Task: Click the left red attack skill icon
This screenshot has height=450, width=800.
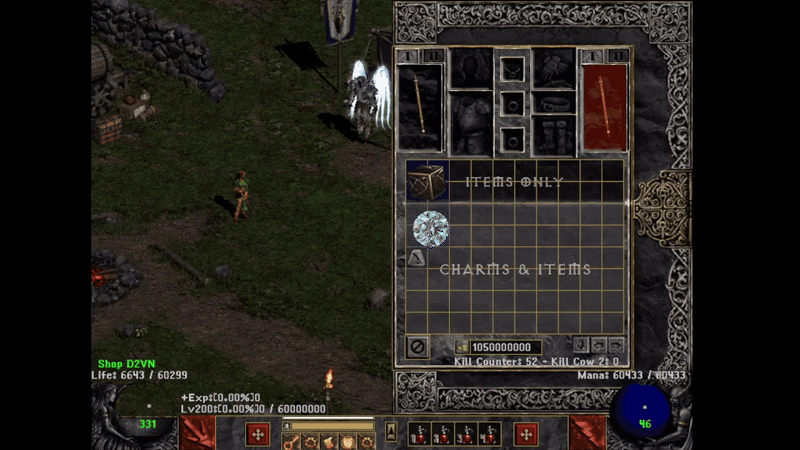Action: (x=196, y=434)
